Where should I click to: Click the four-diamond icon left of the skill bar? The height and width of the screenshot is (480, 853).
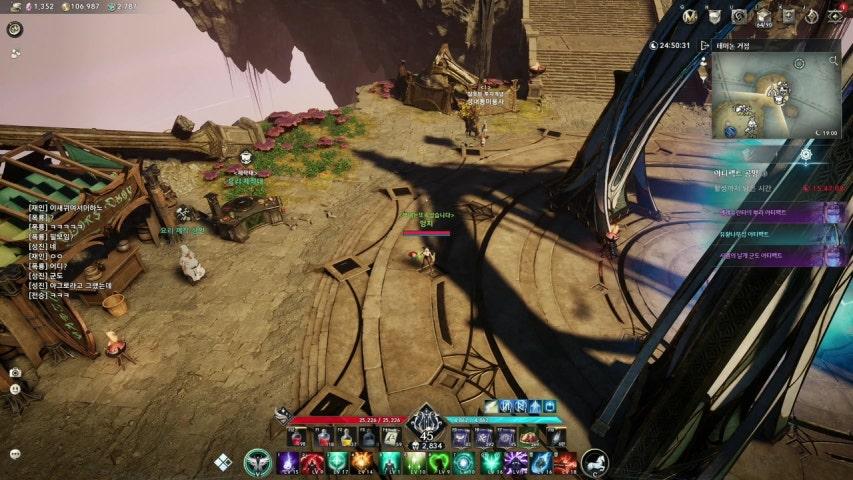click(x=223, y=462)
